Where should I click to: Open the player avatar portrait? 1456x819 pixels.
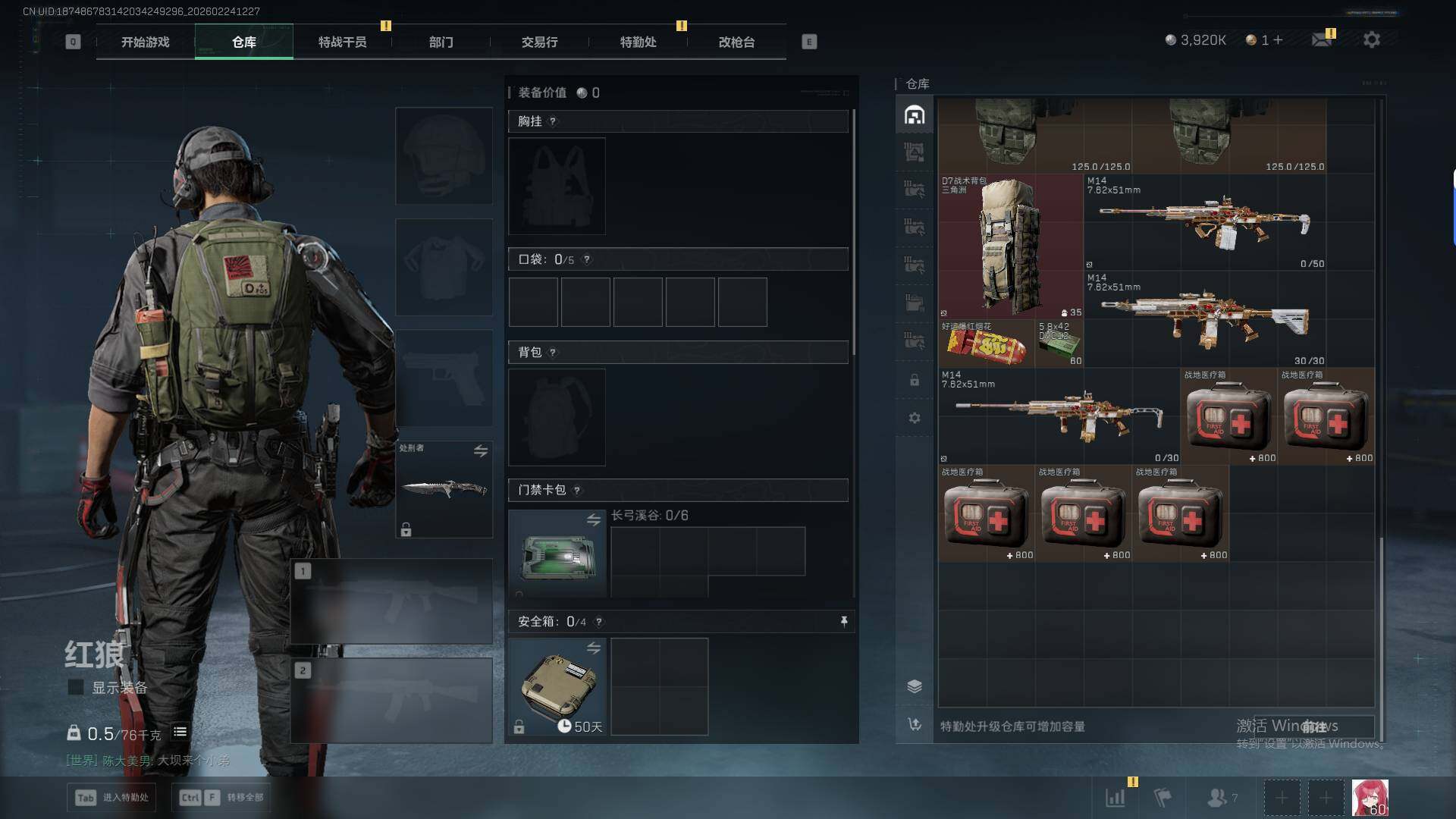[1370, 798]
